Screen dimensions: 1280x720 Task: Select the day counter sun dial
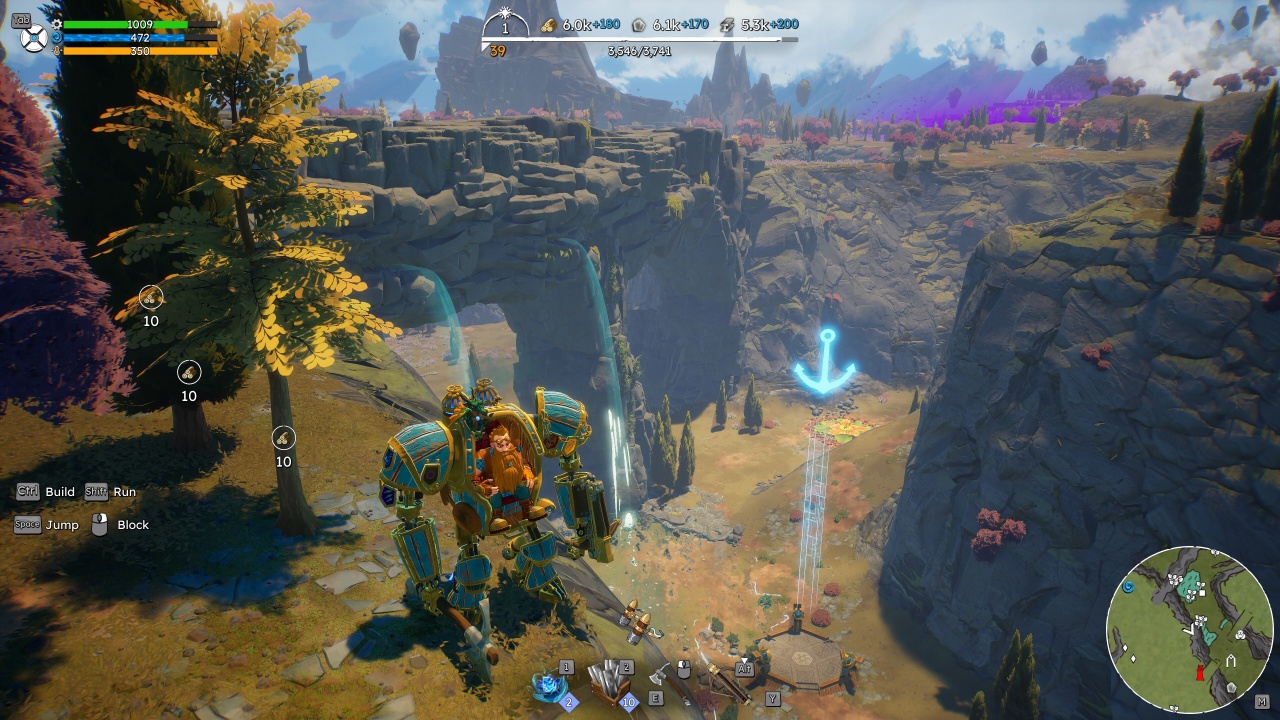(x=505, y=22)
